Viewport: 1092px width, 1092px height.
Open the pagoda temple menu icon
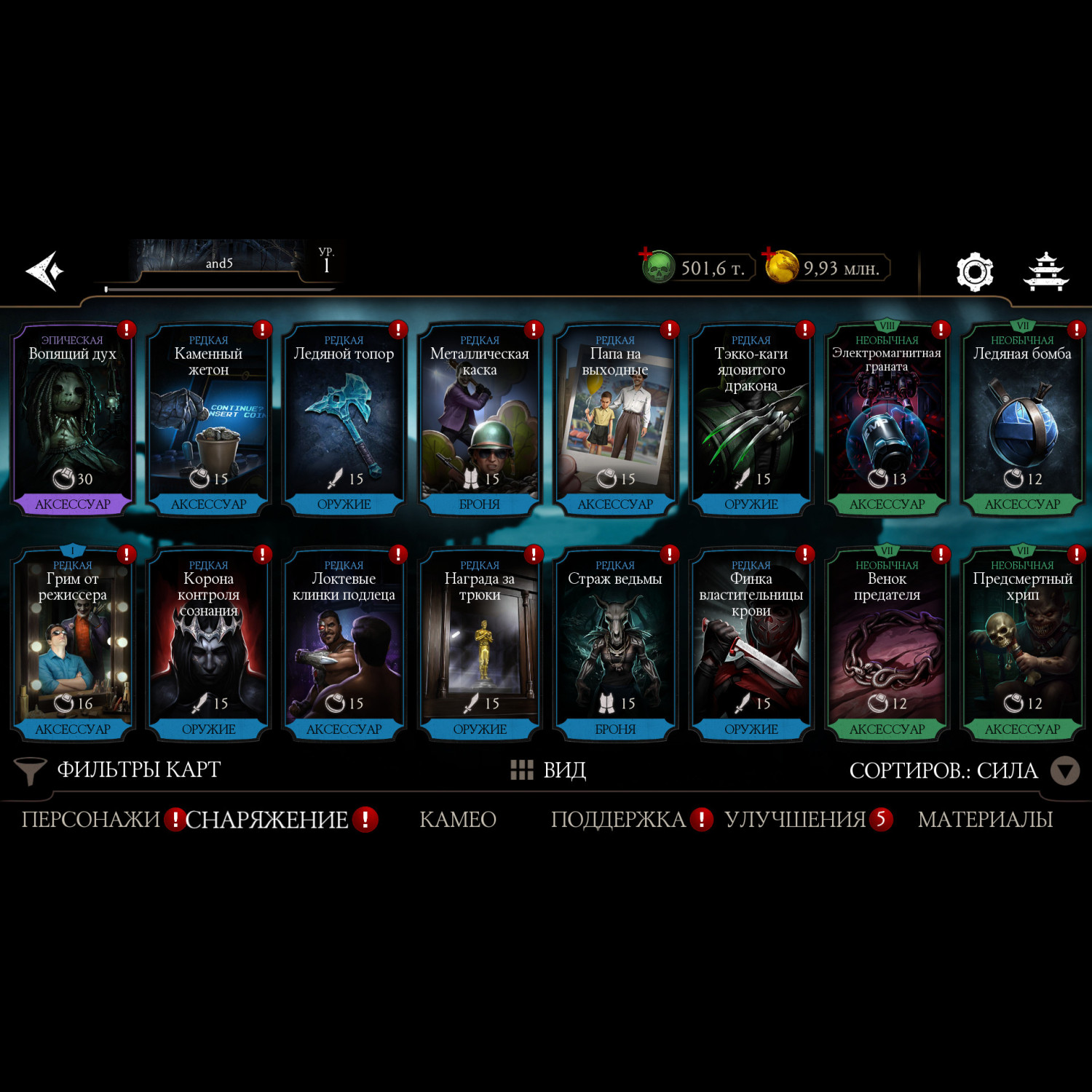[x=1045, y=272]
